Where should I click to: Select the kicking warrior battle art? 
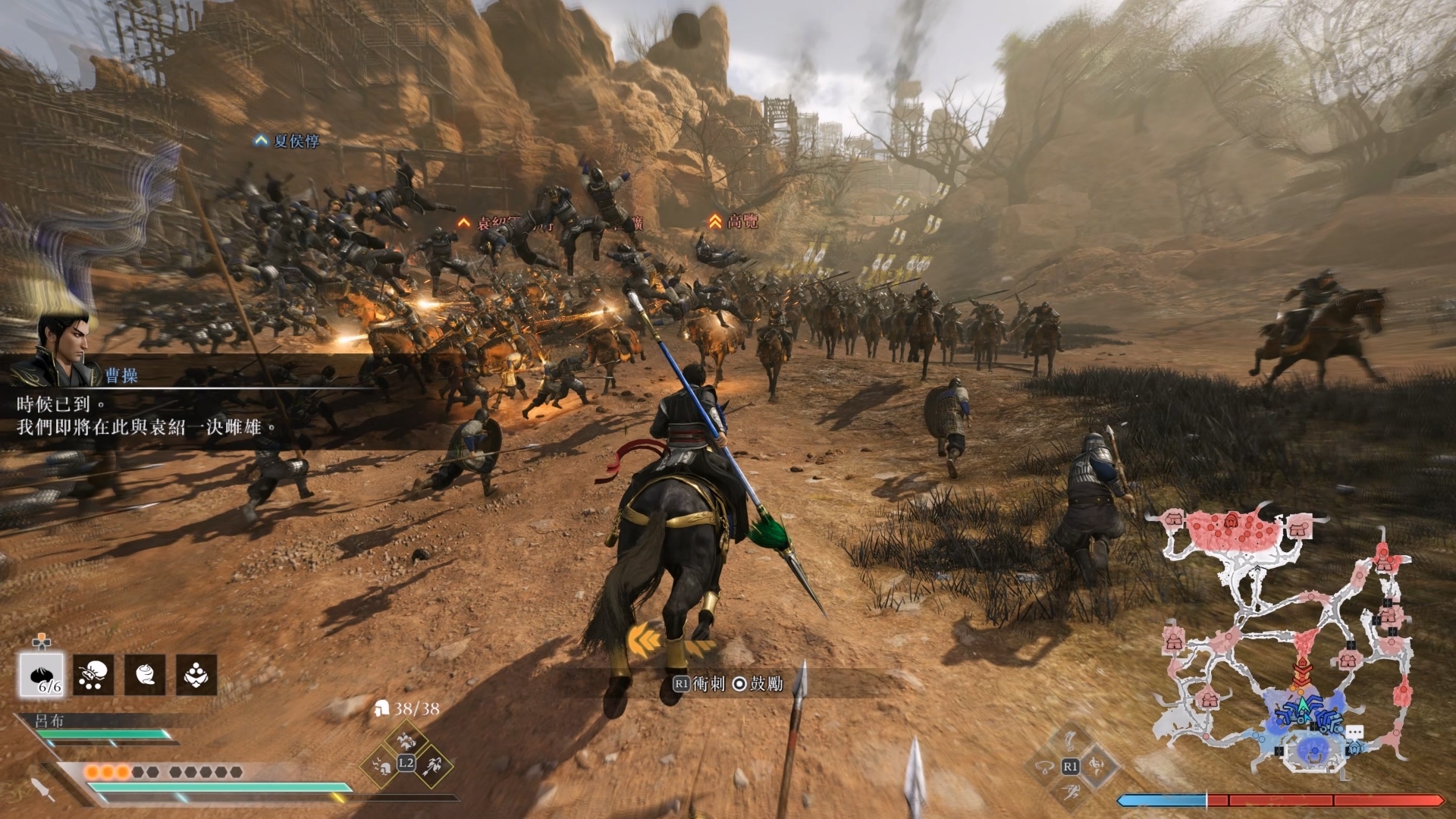tap(1098, 766)
